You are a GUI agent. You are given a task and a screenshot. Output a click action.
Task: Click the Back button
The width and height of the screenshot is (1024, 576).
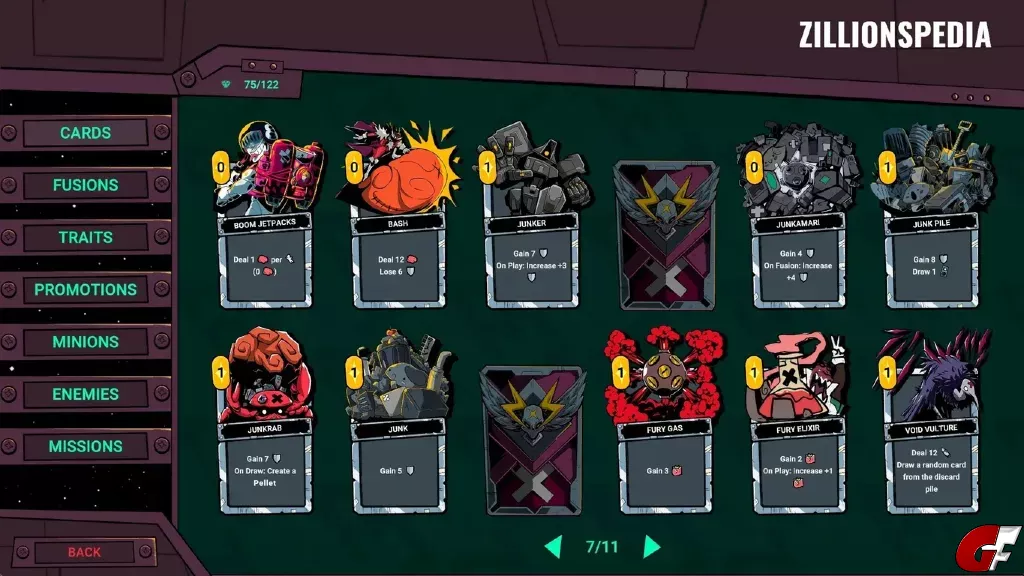tap(85, 552)
